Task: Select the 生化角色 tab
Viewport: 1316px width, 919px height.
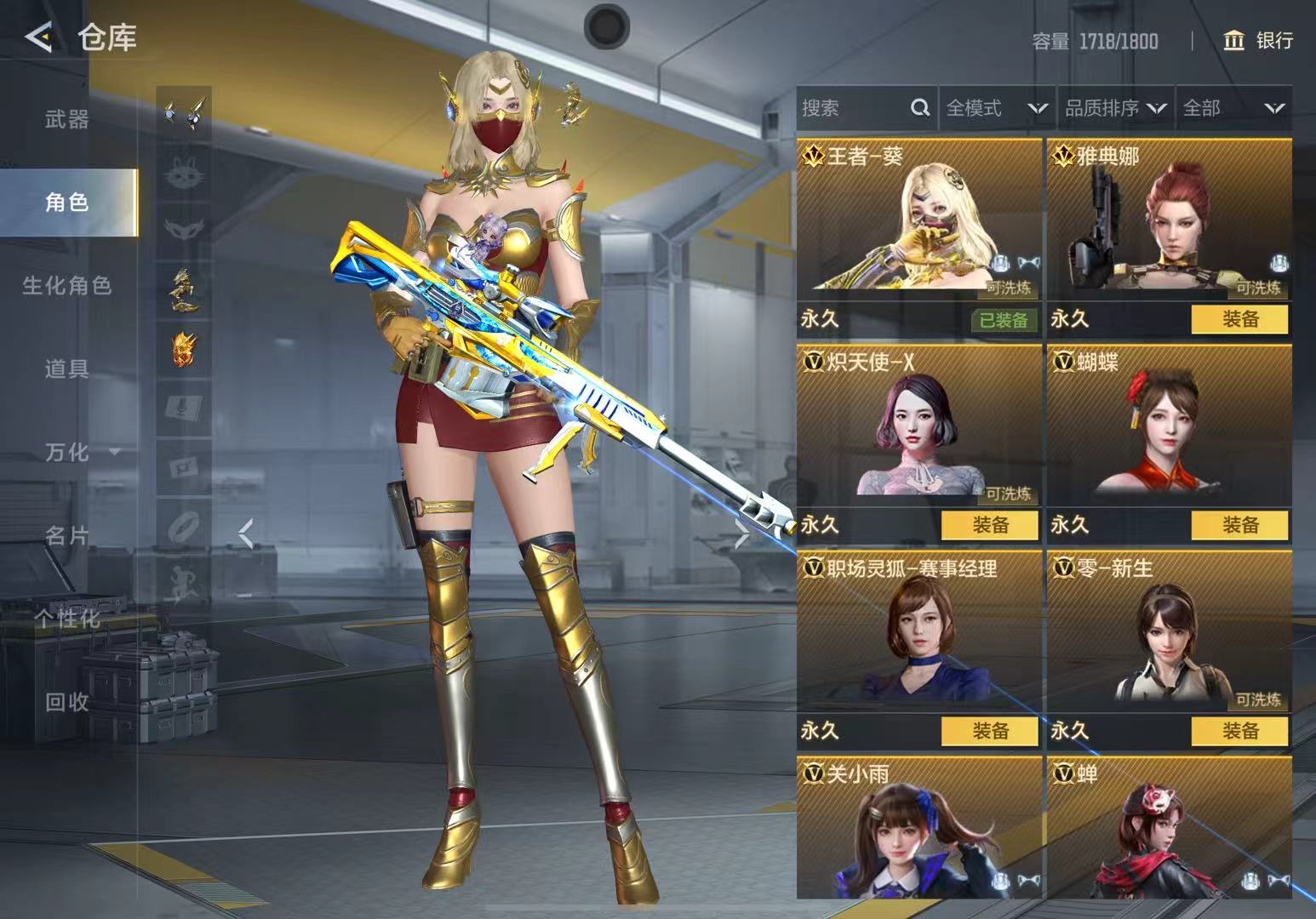Action: 67,286
